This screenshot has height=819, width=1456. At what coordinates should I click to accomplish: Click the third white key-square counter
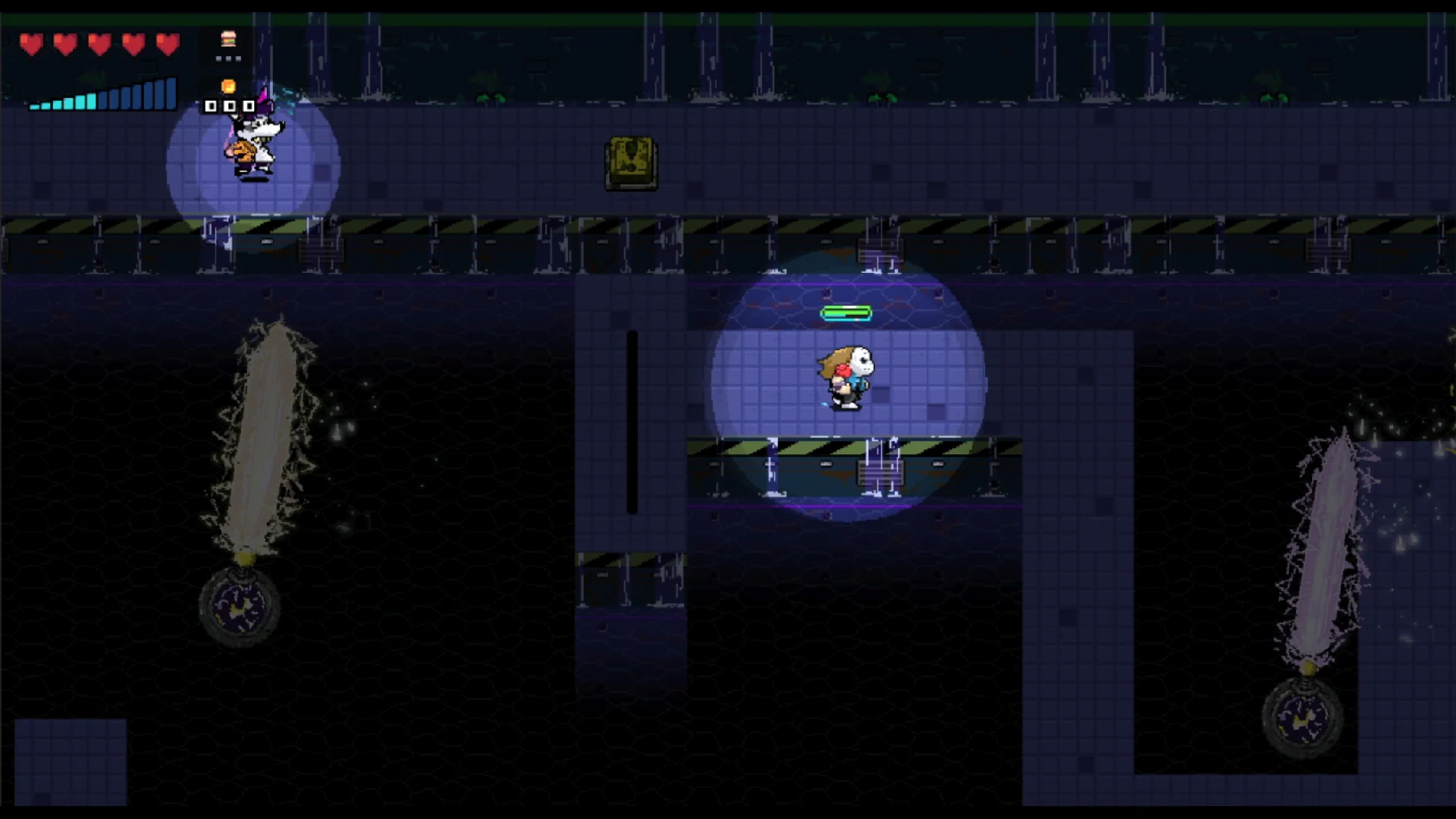coord(249,106)
